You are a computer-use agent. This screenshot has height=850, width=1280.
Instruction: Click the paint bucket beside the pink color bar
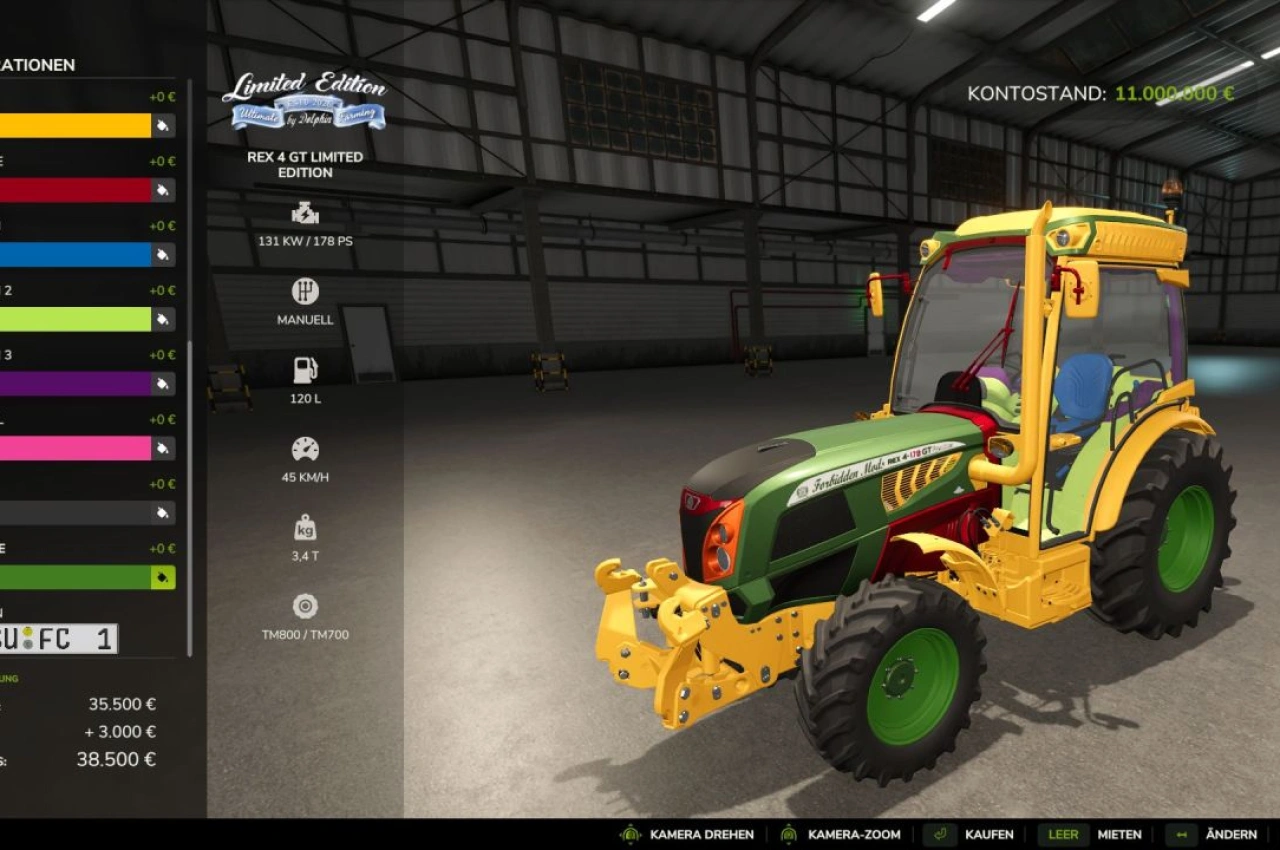(160, 448)
